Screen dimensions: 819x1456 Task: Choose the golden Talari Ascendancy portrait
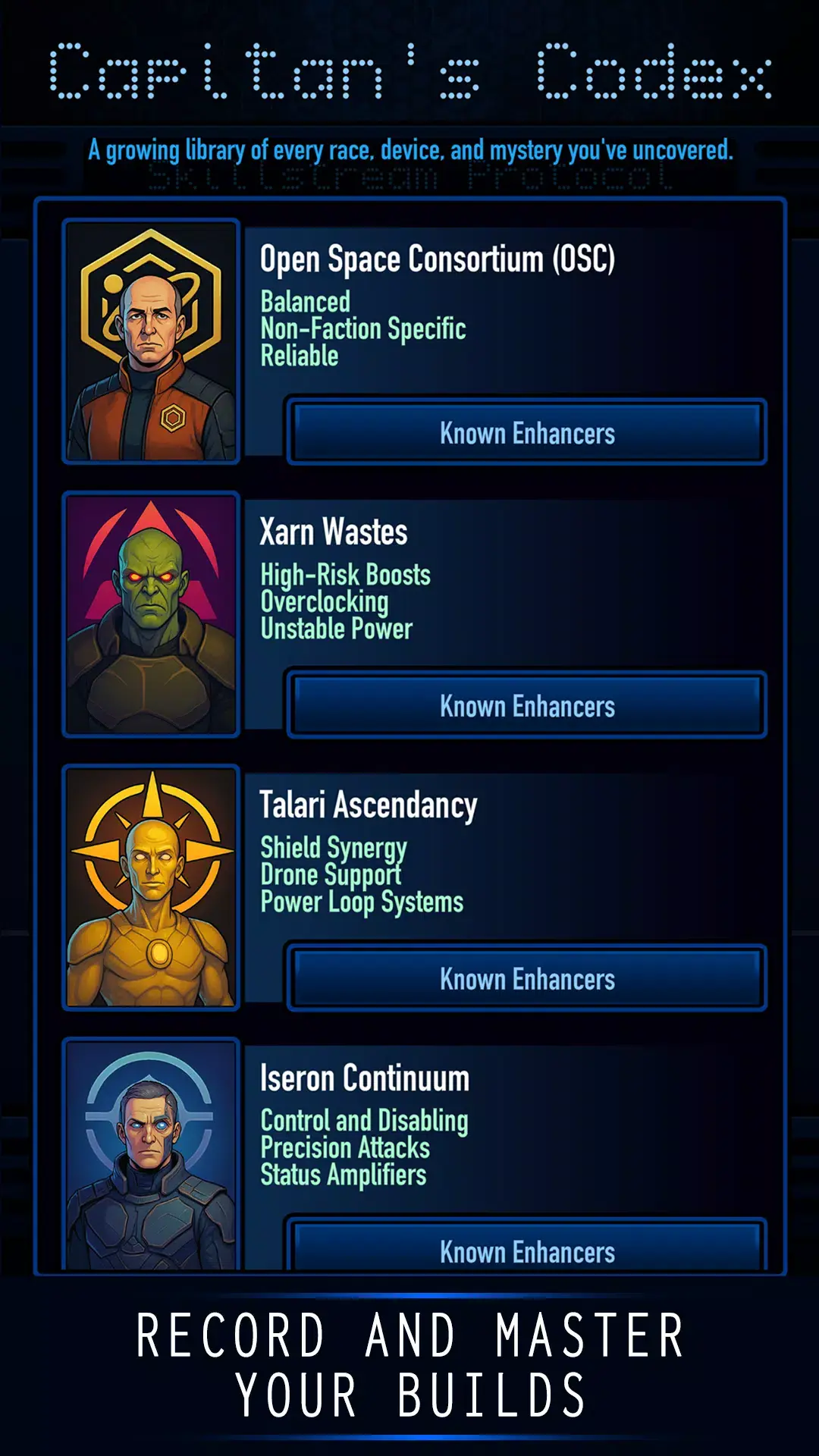click(152, 887)
